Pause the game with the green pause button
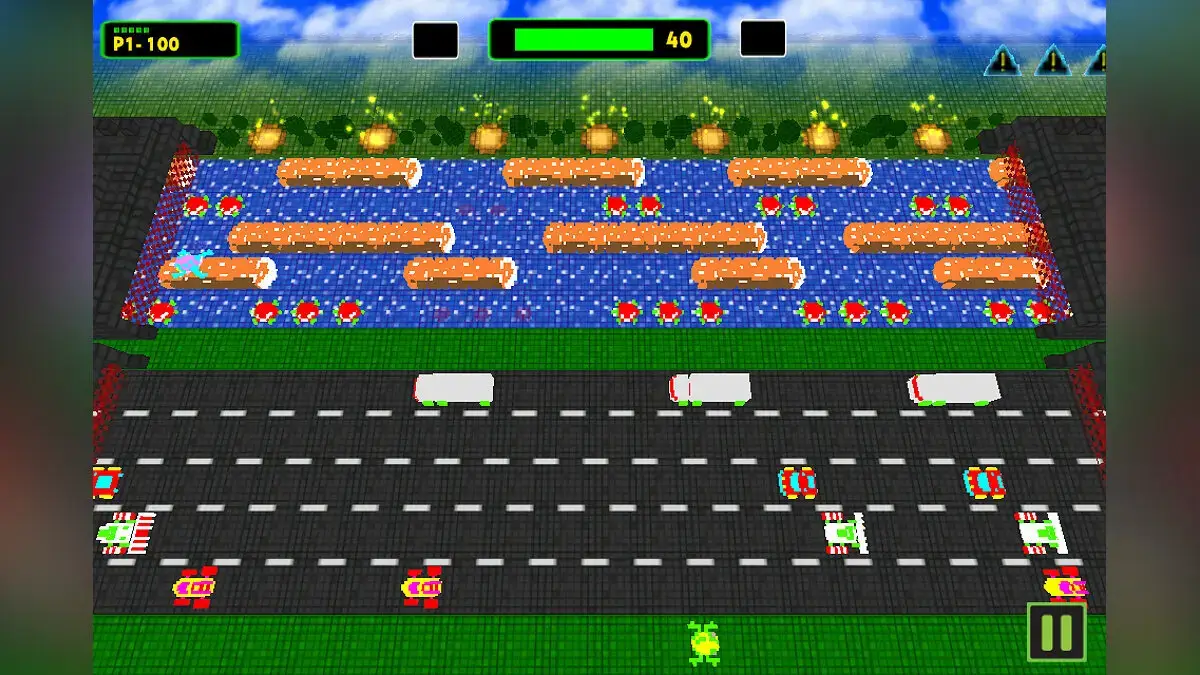This screenshot has width=1200, height=675. [1056, 632]
